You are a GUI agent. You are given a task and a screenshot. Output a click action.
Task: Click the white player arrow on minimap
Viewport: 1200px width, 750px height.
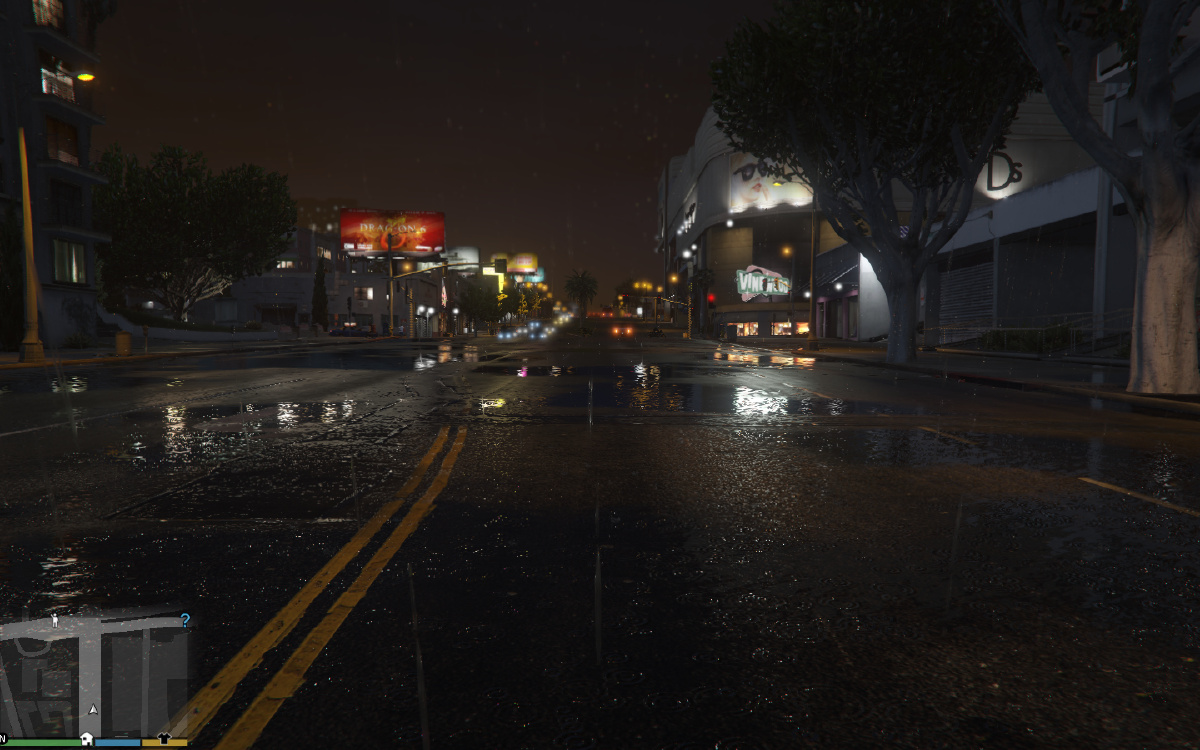point(93,709)
